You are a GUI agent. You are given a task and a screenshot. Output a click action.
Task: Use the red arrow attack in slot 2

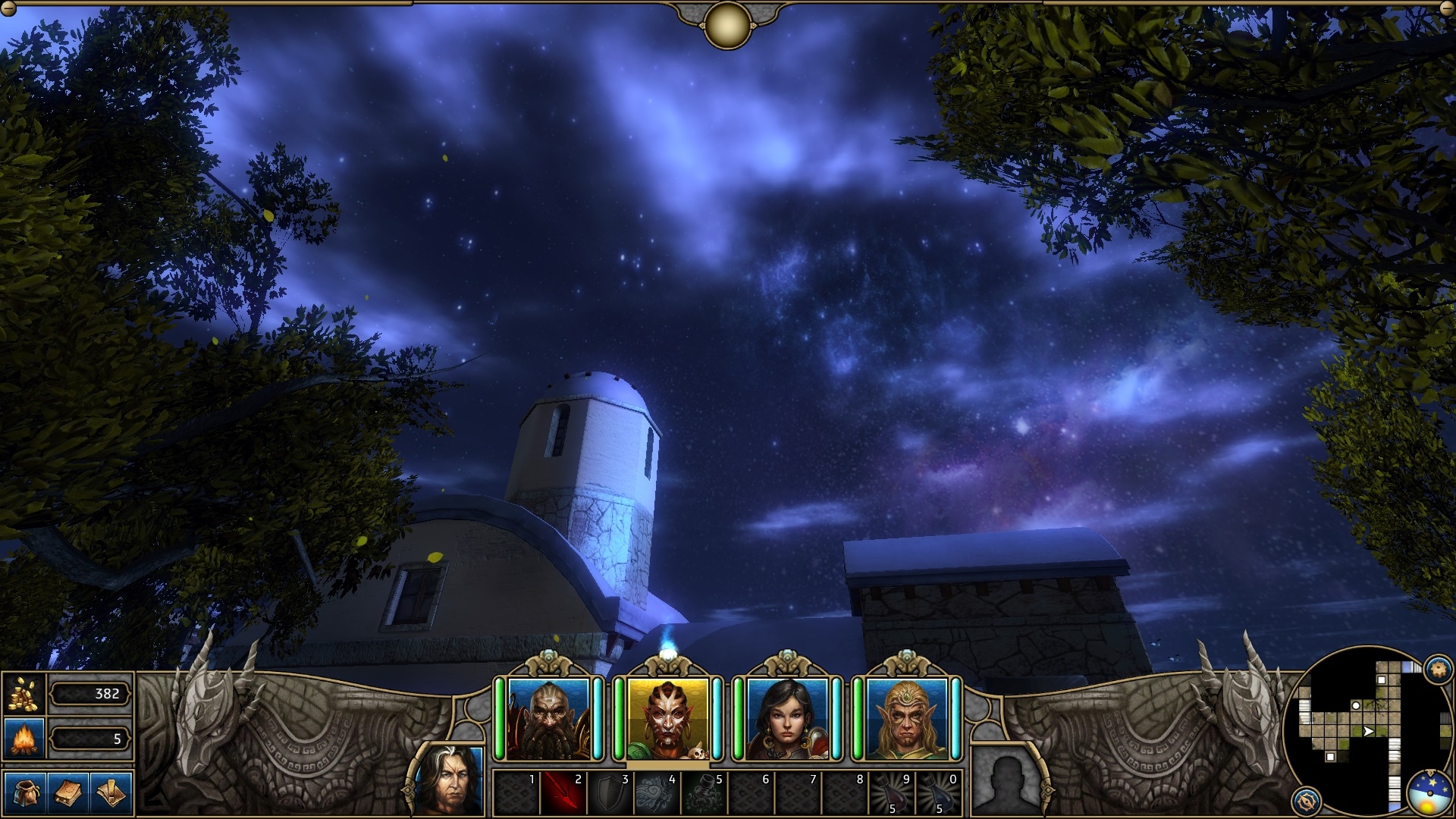tap(563, 793)
